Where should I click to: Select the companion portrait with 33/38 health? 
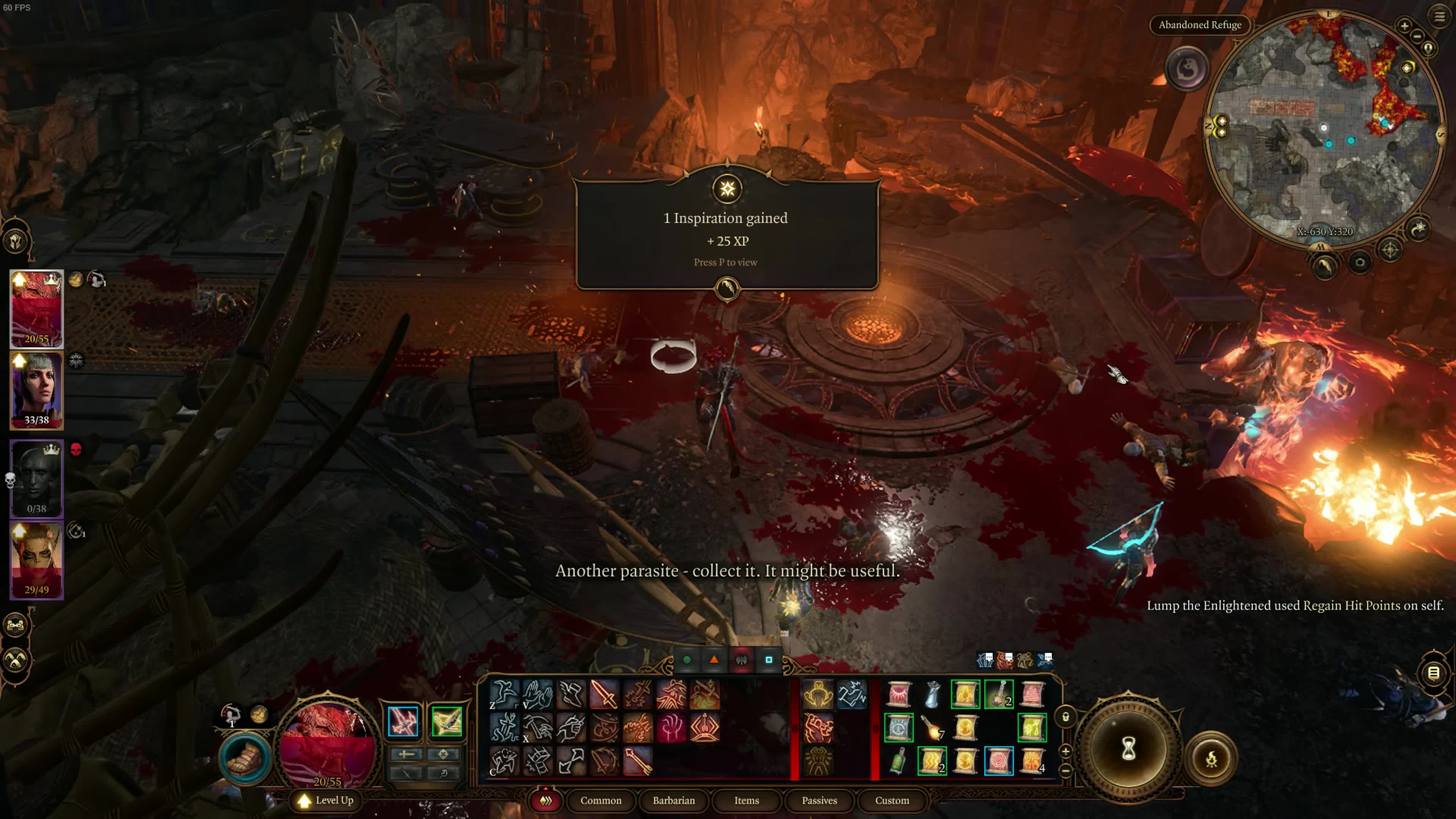[37, 390]
